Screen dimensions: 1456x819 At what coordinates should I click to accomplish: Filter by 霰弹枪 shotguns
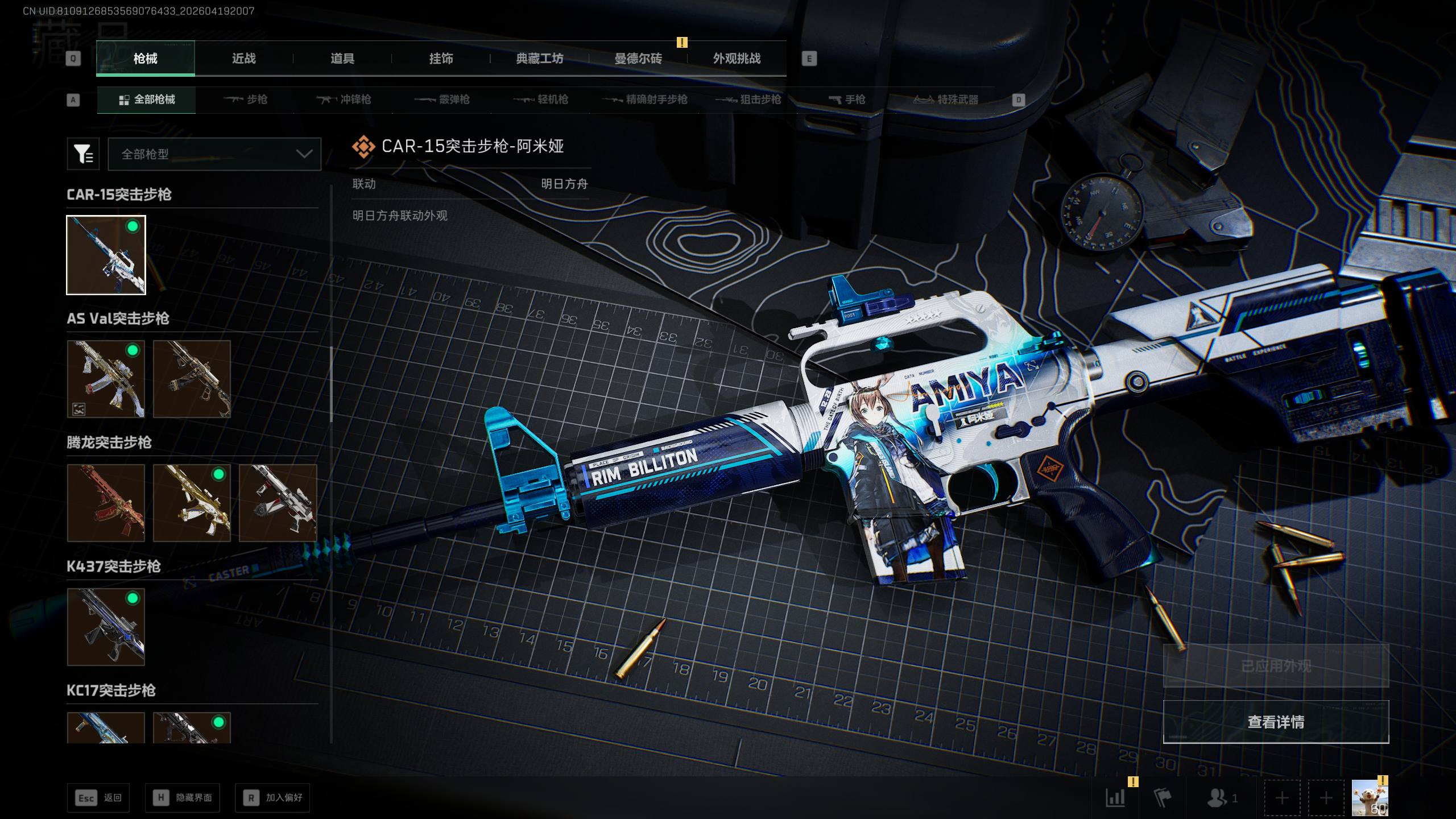tap(442, 100)
